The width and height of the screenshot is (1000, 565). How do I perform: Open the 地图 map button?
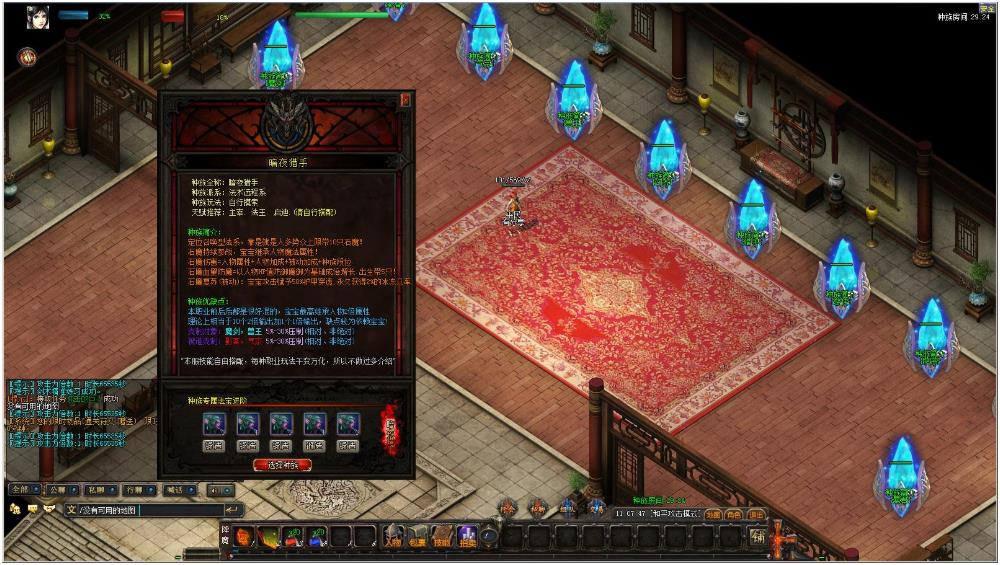[x=712, y=514]
